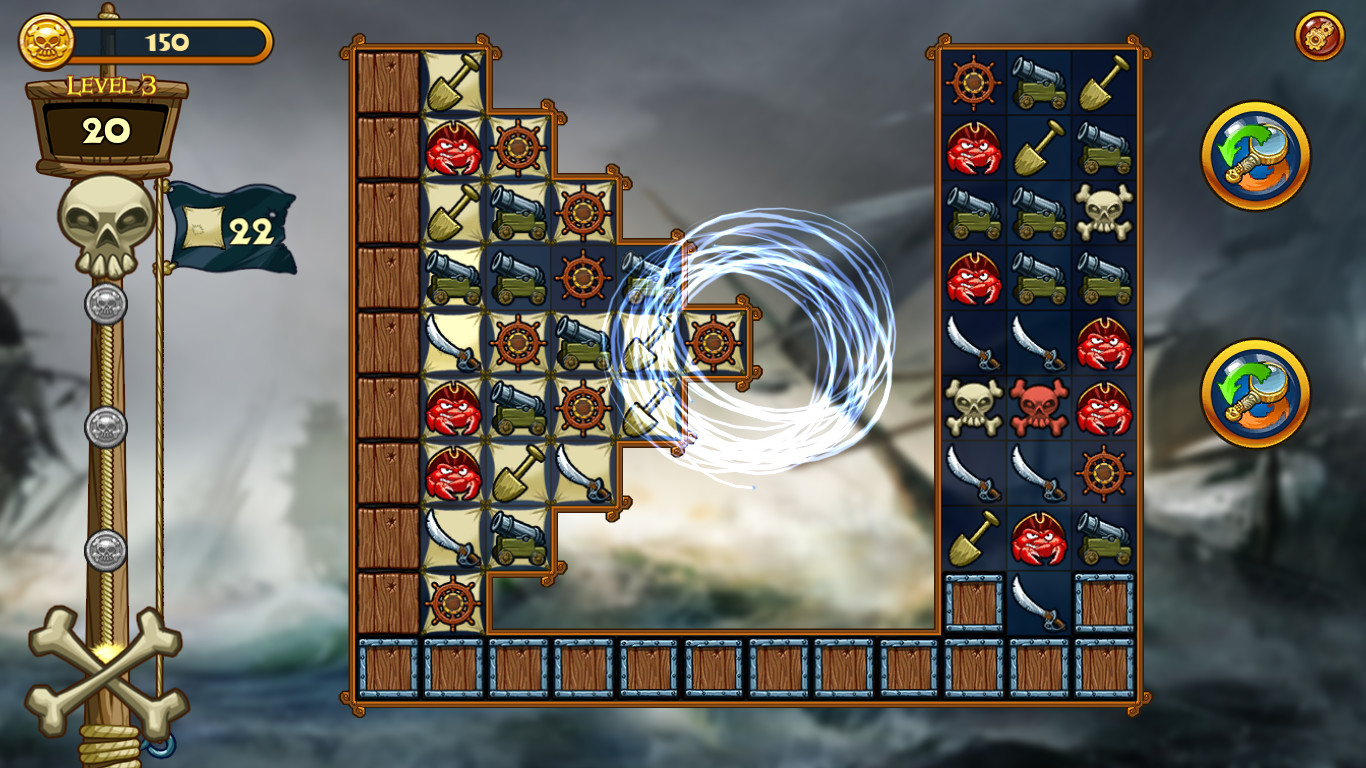Use the lower shuffle magnifier power-up

(x=1258, y=393)
